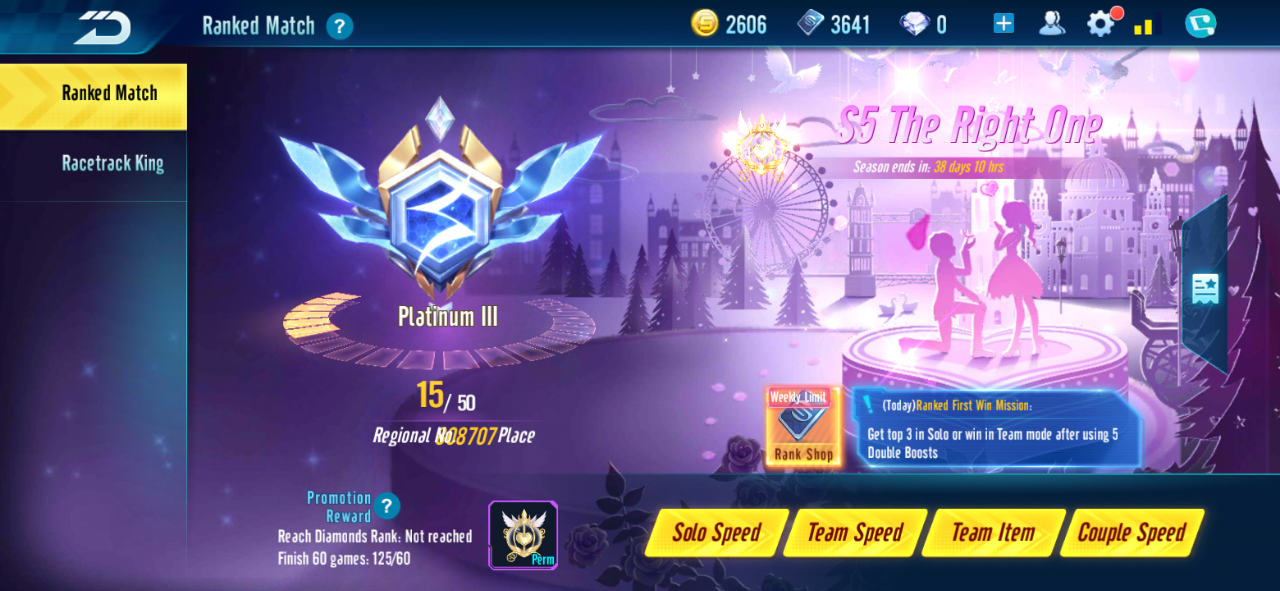
Task: Choose Team Speed mode
Action: pyautogui.click(x=855, y=533)
